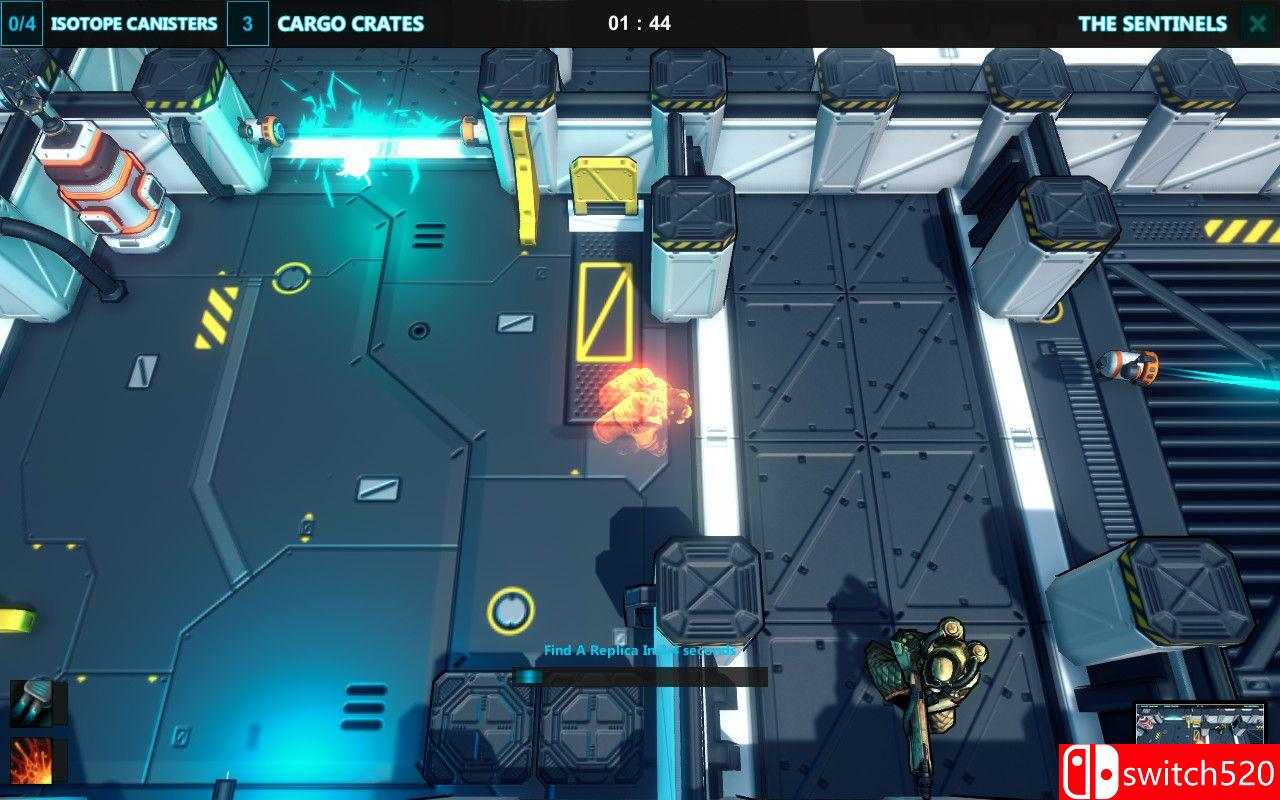
Task: Click the ISOTOPE CANISTERS label
Action: tap(133, 23)
